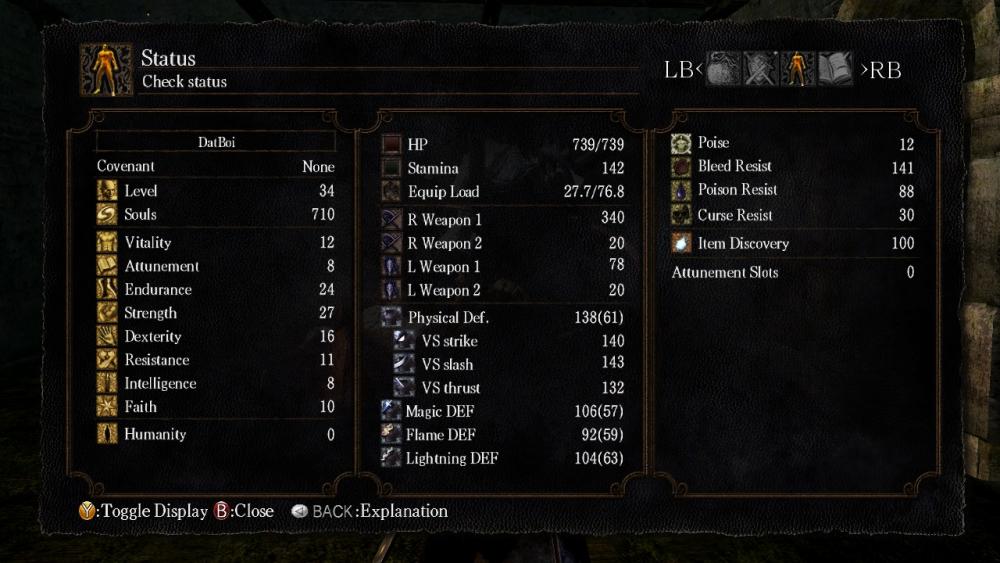Switch to the inventory bag tab

pyautogui.click(x=724, y=69)
